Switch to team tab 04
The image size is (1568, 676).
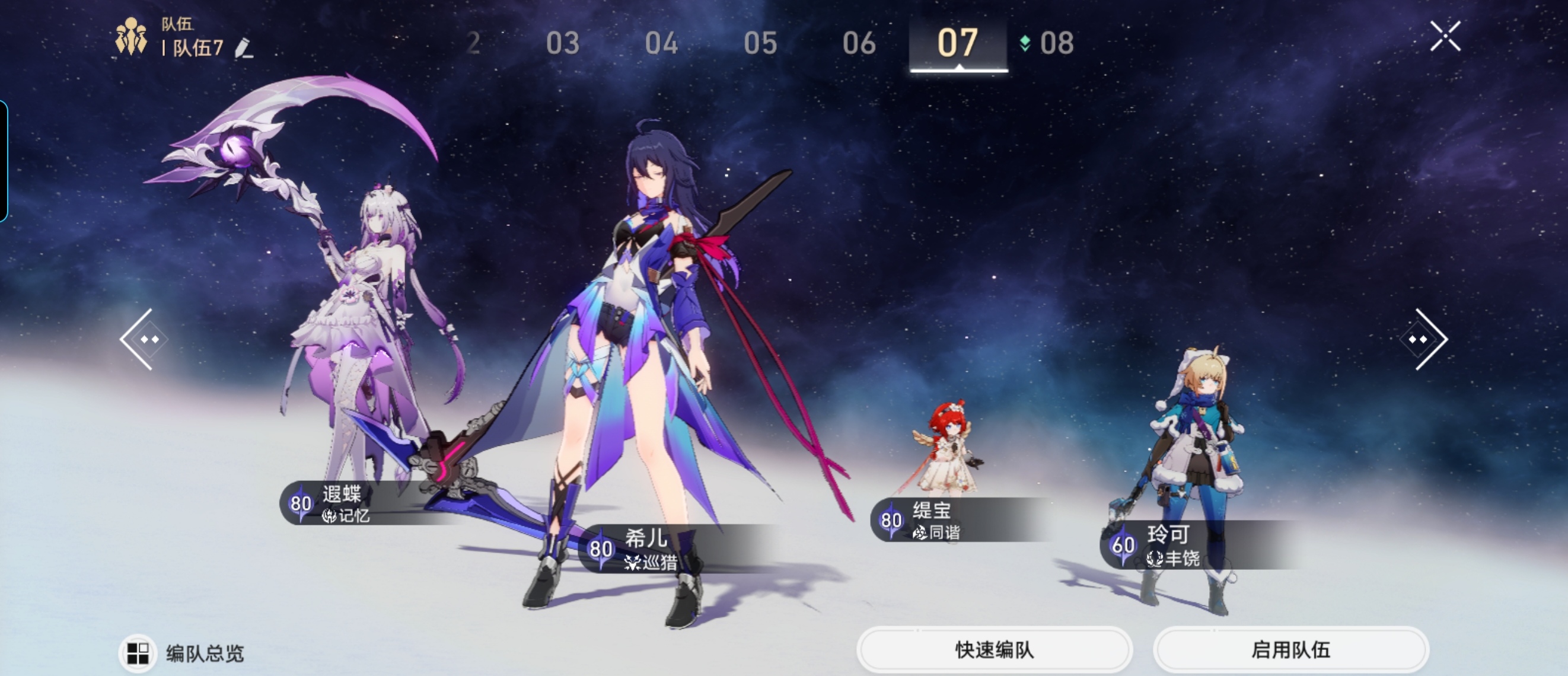[x=661, y=44]
